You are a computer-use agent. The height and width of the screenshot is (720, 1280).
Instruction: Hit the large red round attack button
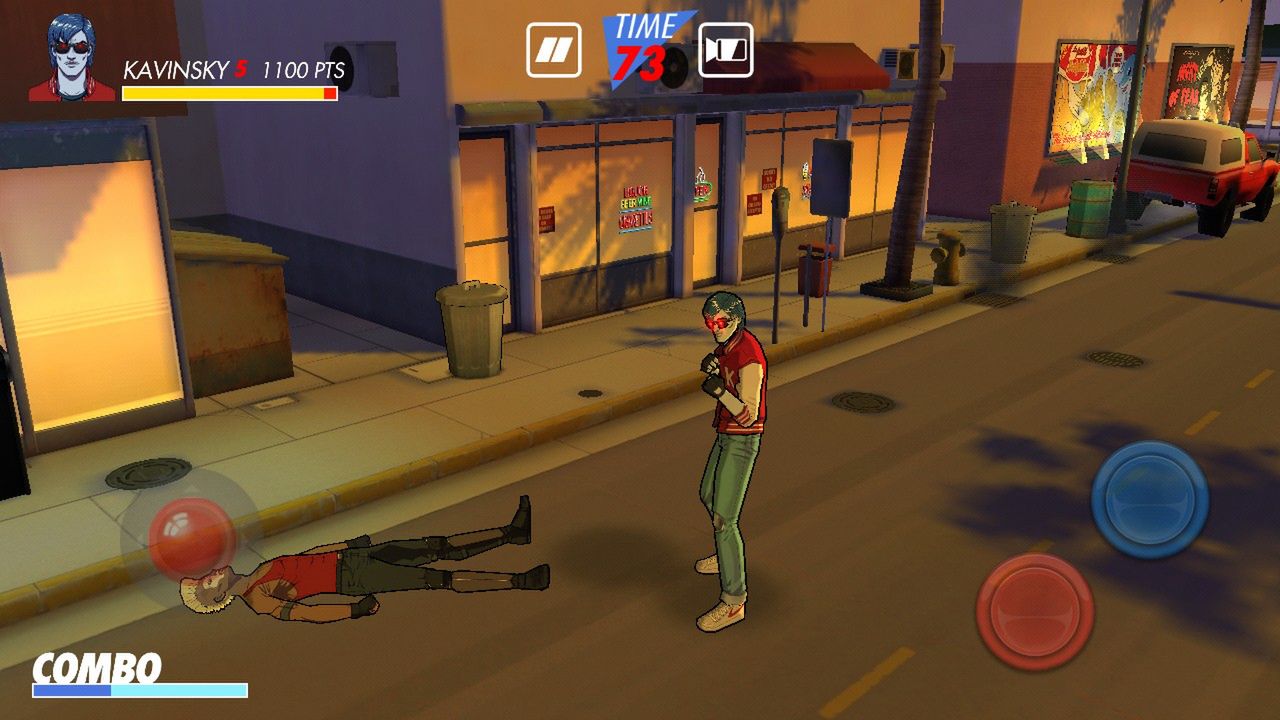pos(1034,611)
